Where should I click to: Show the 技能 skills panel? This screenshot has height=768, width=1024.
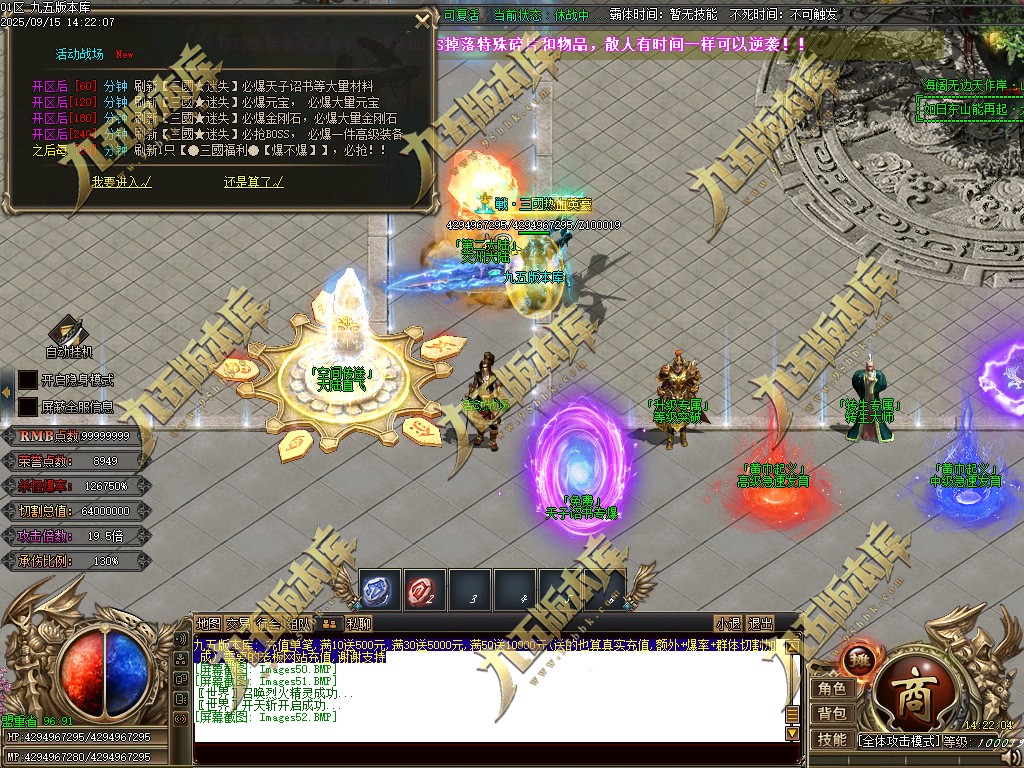coord(832,740)
